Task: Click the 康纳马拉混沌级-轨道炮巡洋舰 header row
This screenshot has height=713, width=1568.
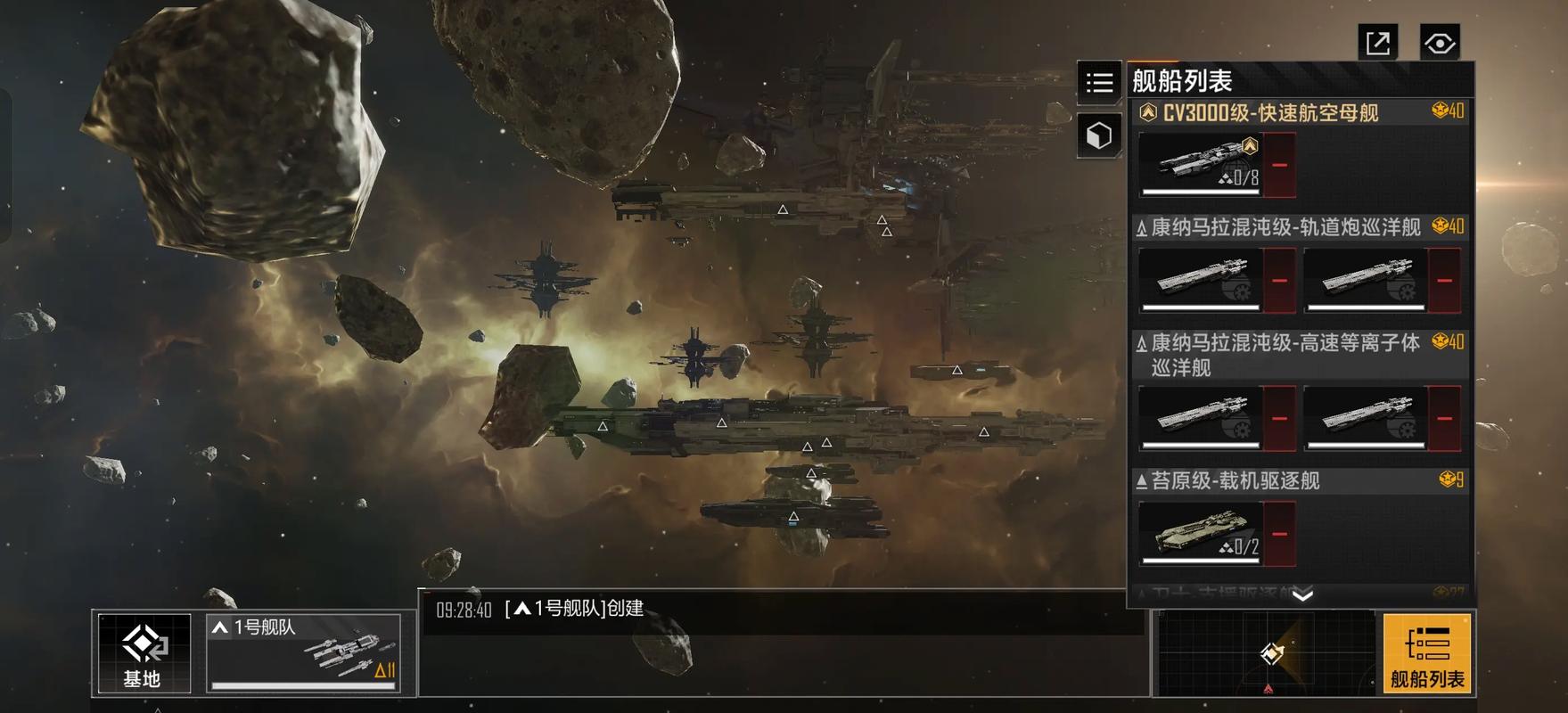Action: pyautogui.click(x=1285, y=227)
